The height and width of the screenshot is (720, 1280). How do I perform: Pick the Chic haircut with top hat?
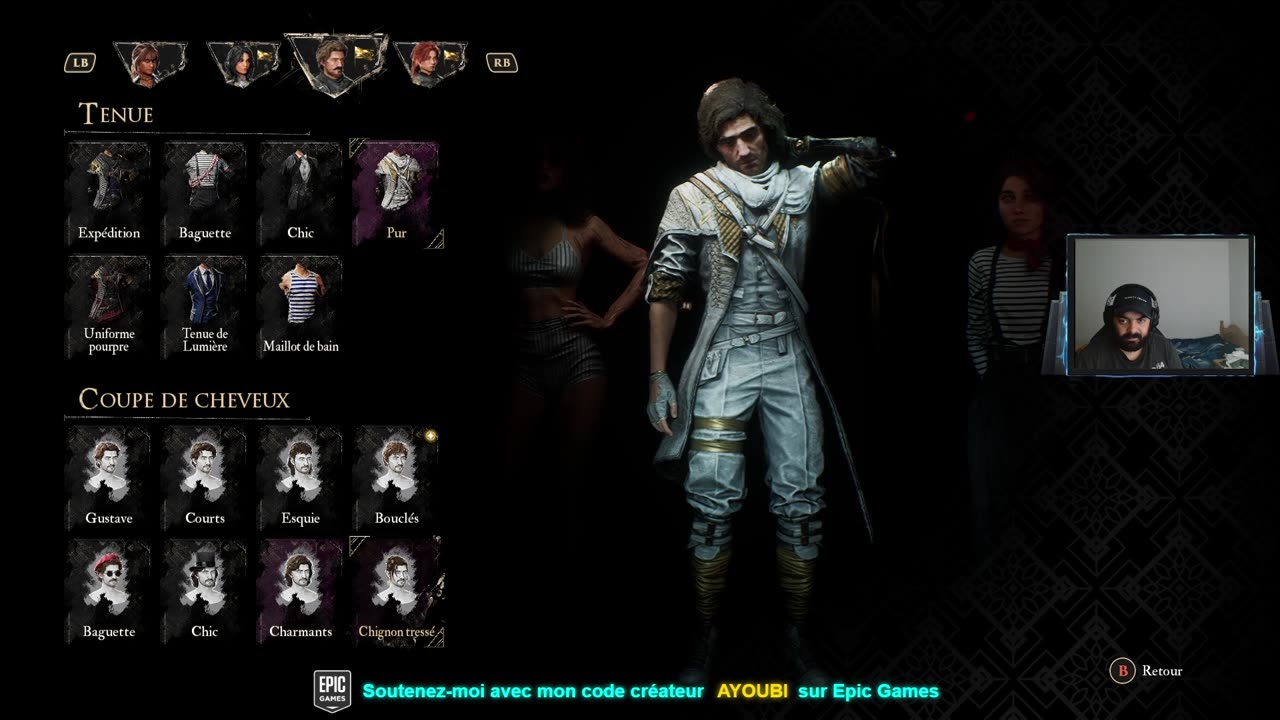pos(205,591)
